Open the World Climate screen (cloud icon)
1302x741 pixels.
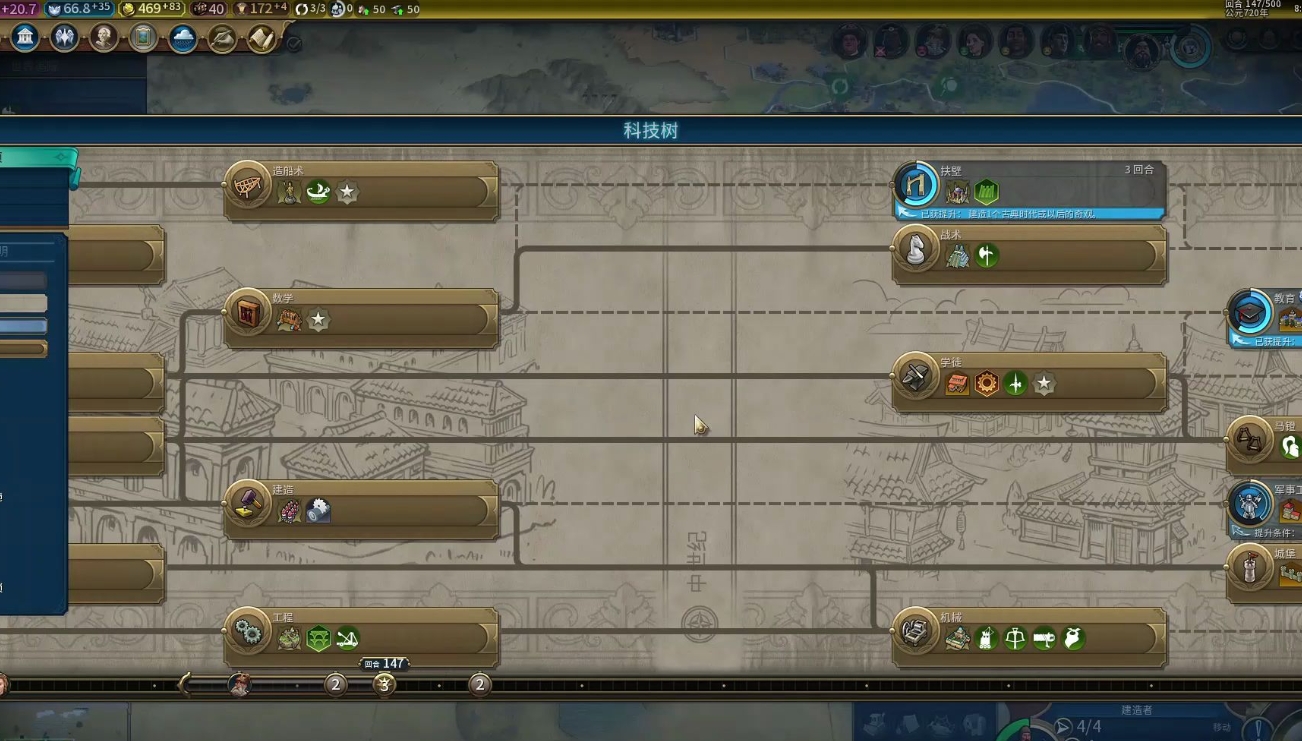183,37
